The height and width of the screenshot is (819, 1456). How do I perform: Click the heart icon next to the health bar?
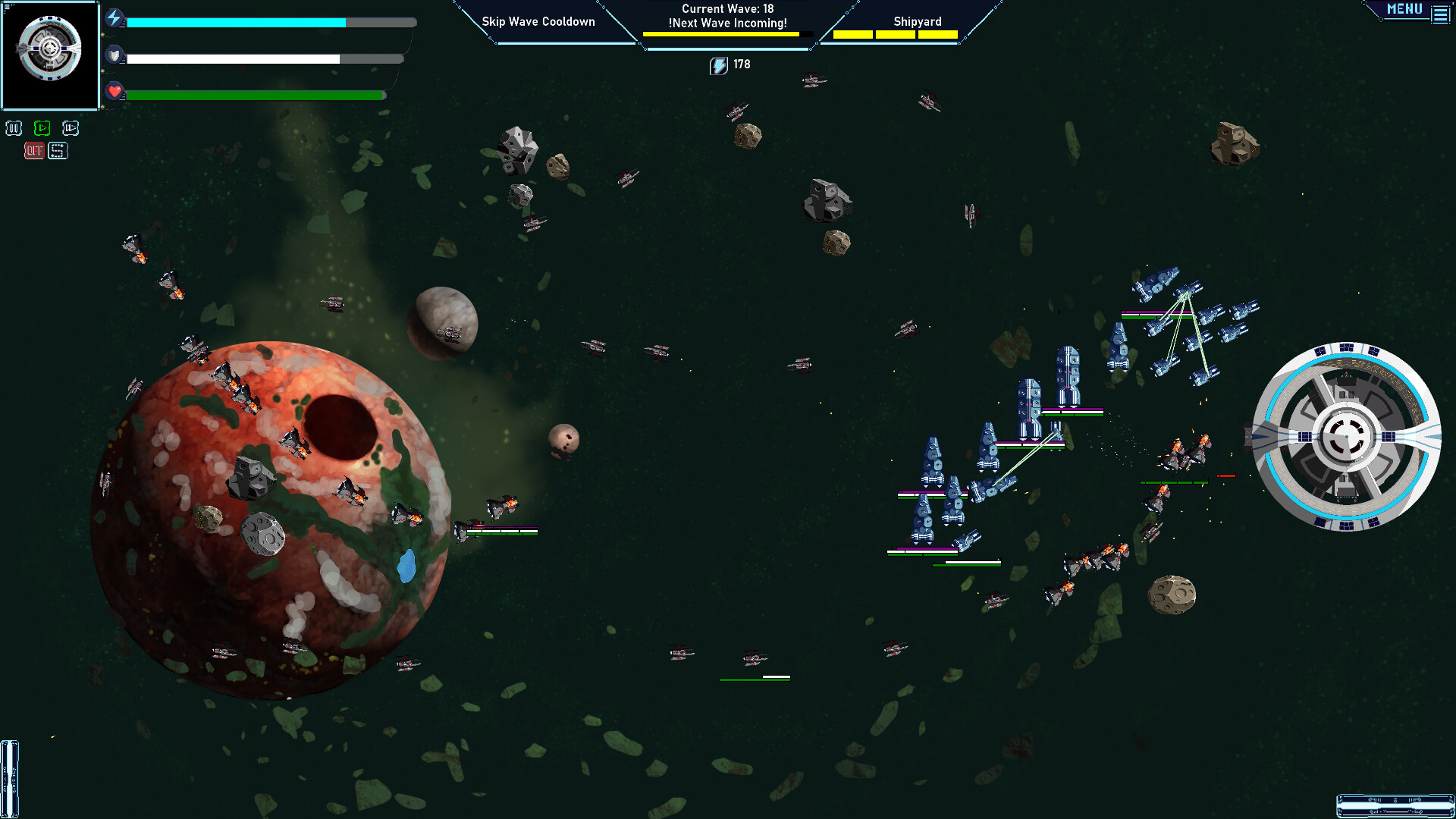(114, 93)
